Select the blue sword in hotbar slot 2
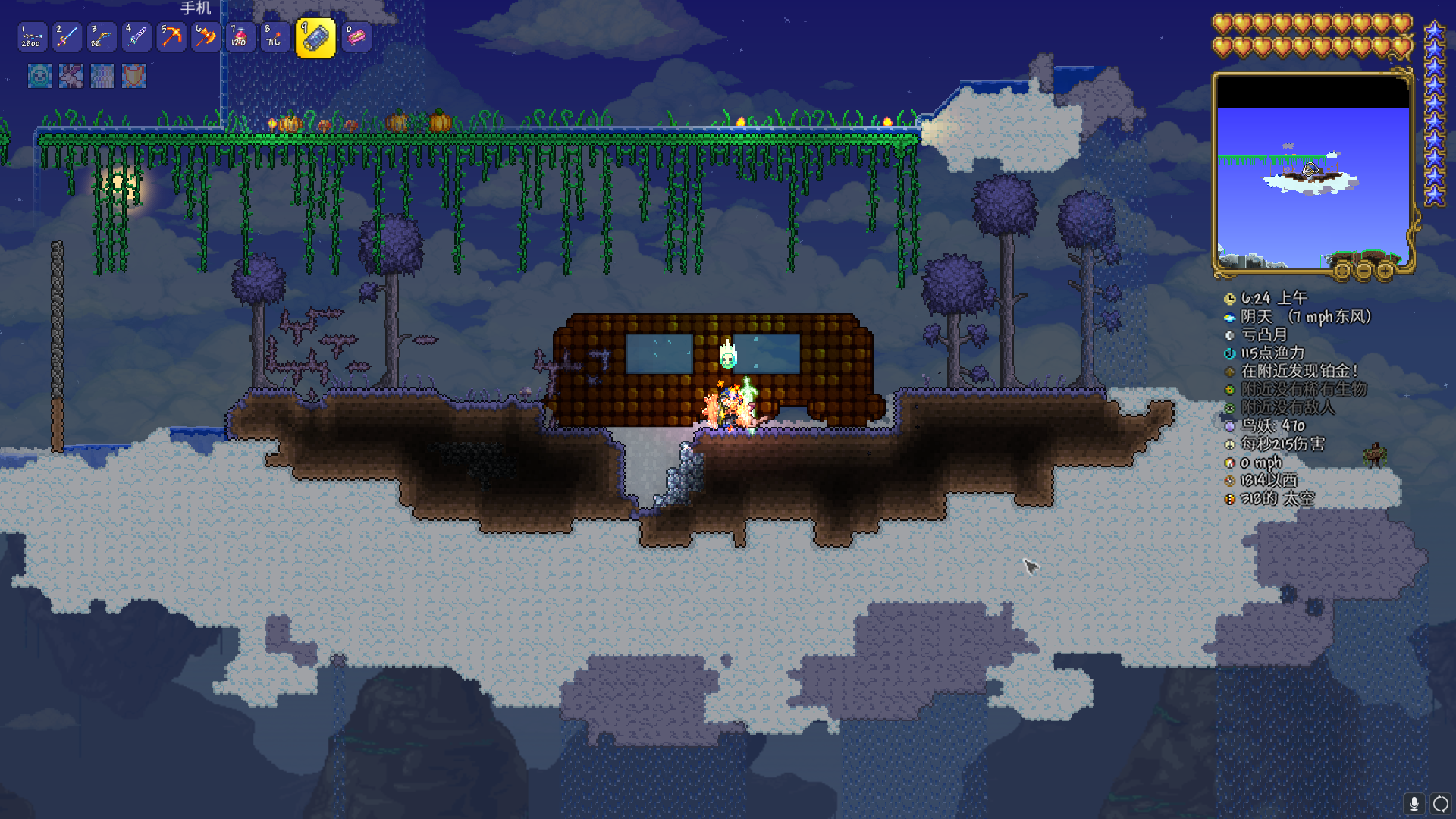This screenshot has width=1456, height=819. coord(67,36)
